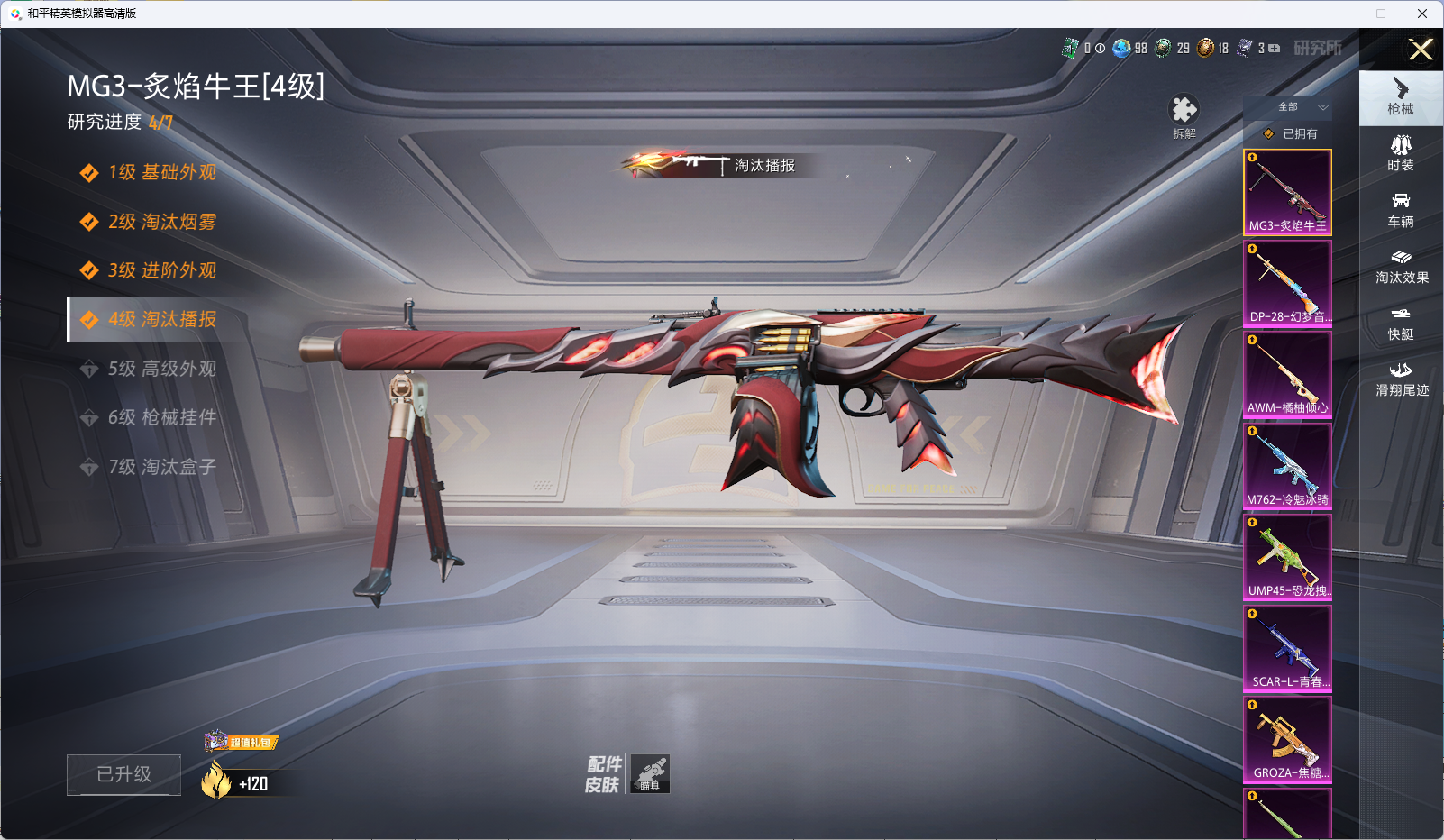Click the 已升级 button

123,774
